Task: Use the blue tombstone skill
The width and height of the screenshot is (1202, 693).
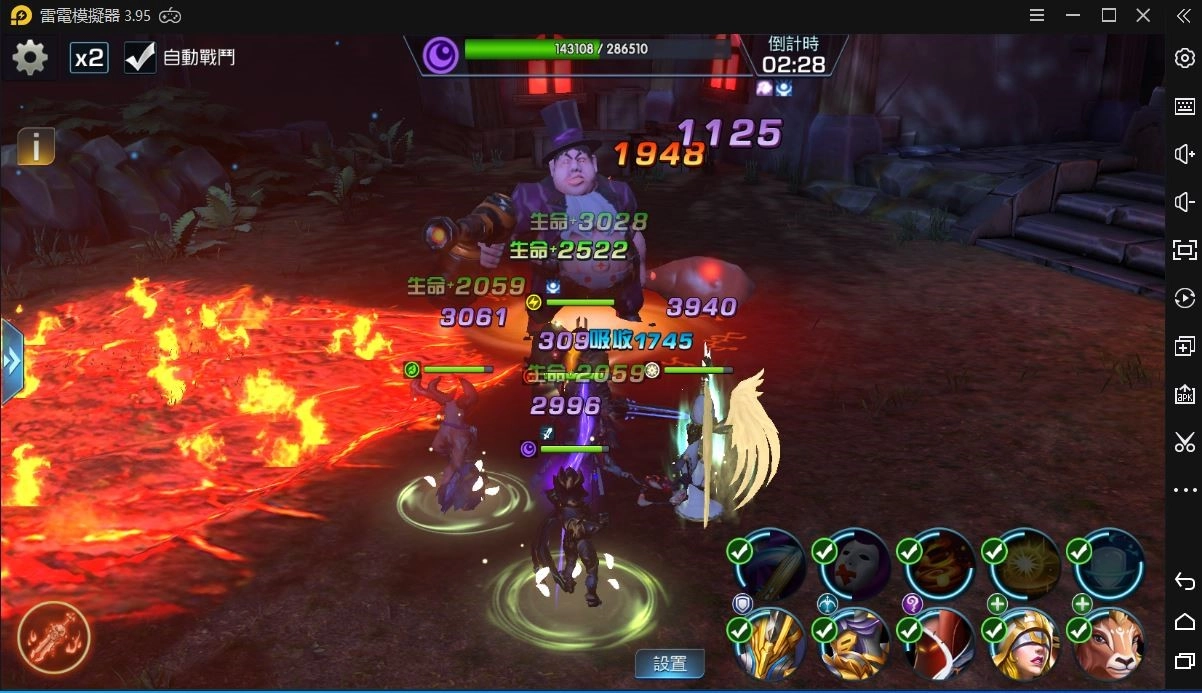Action: pos(1111,565)
